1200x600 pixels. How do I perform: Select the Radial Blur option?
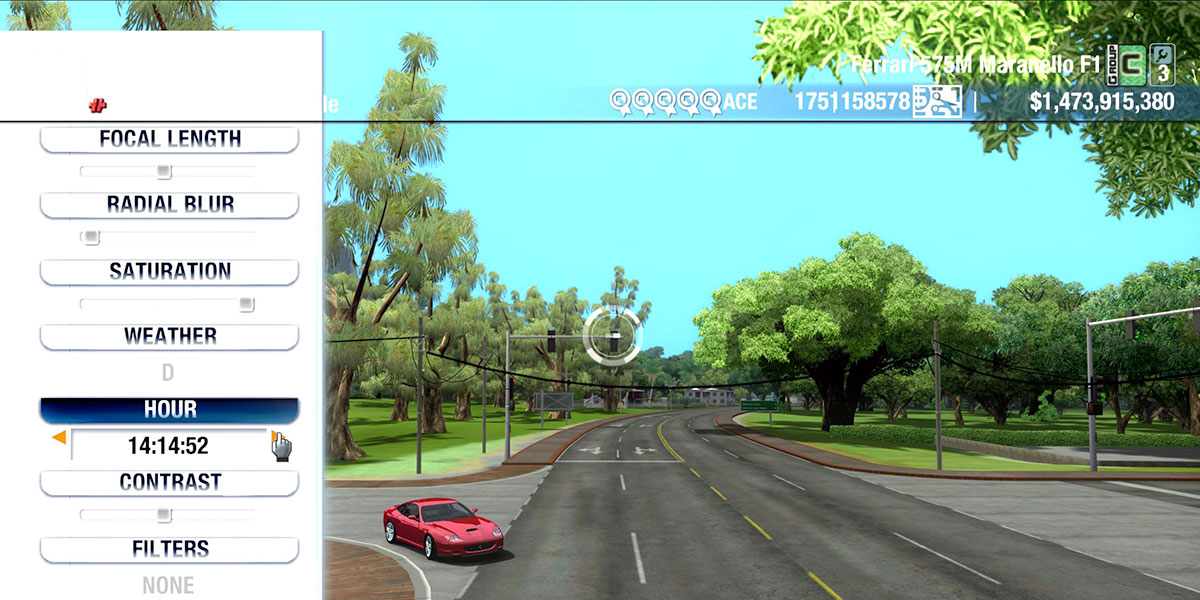coord(169,205)
